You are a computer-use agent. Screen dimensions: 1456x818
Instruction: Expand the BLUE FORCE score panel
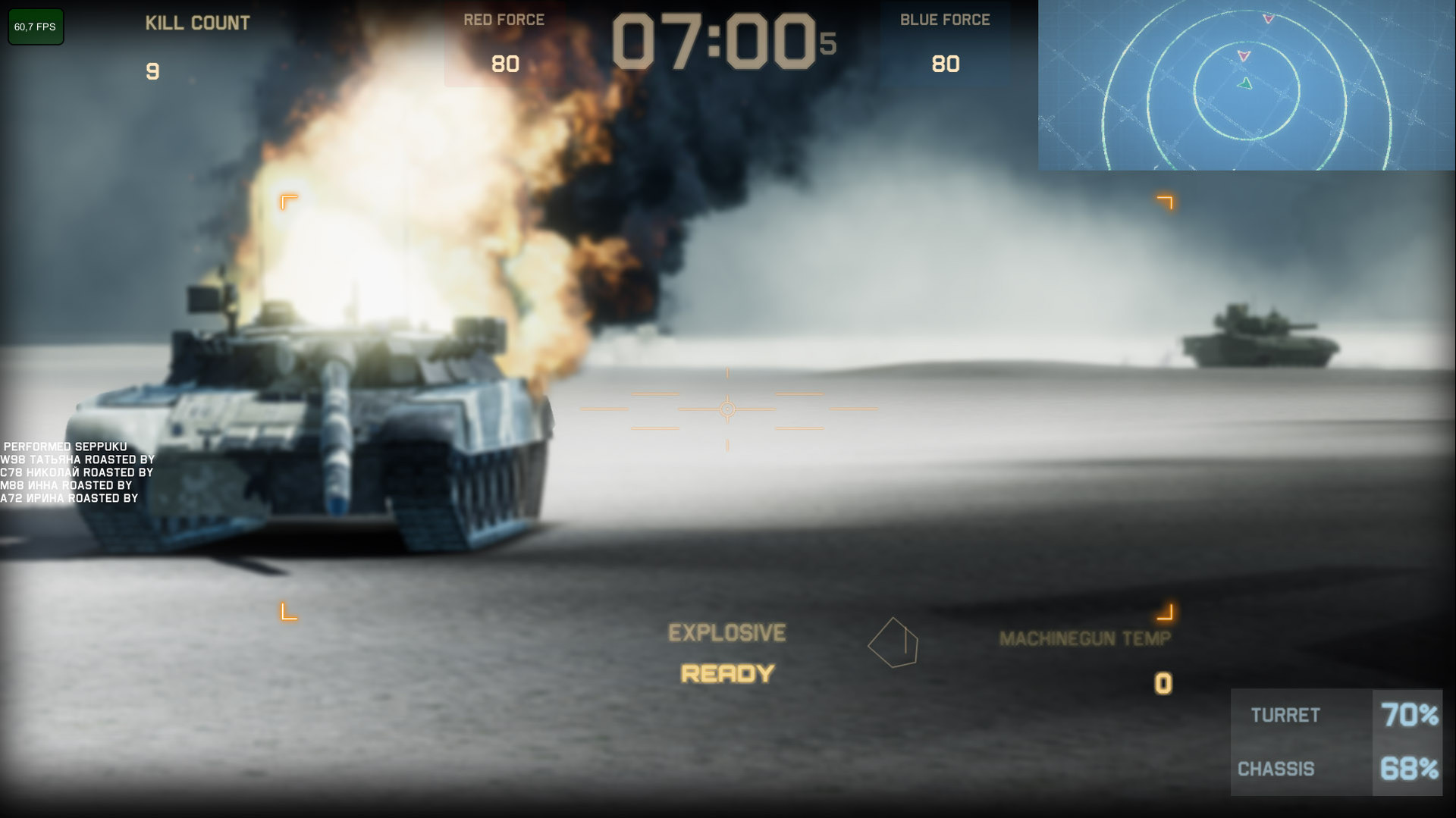tap(945, 42)
